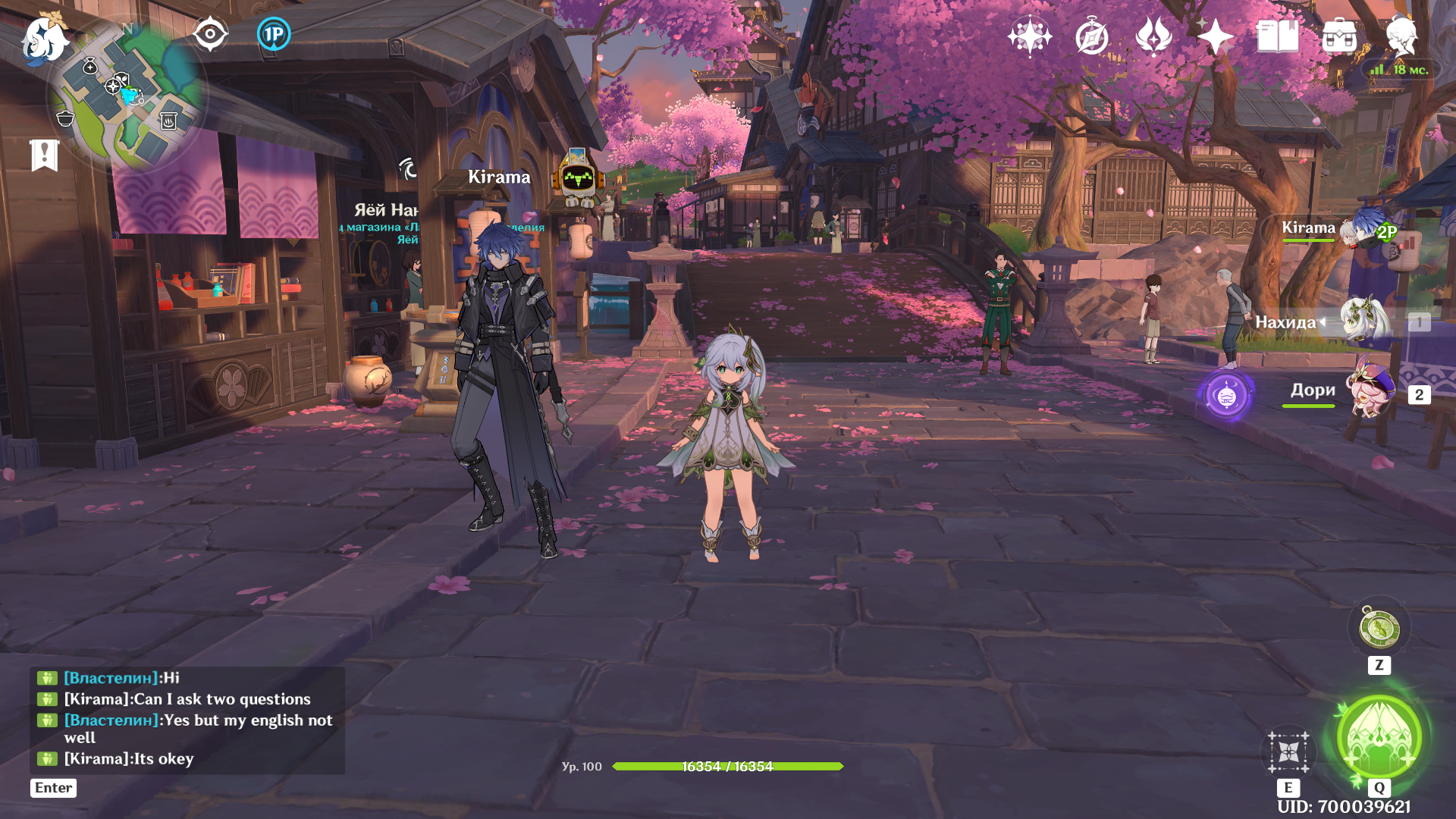Open the Battle Pass icon

[x=1153, y=36]
